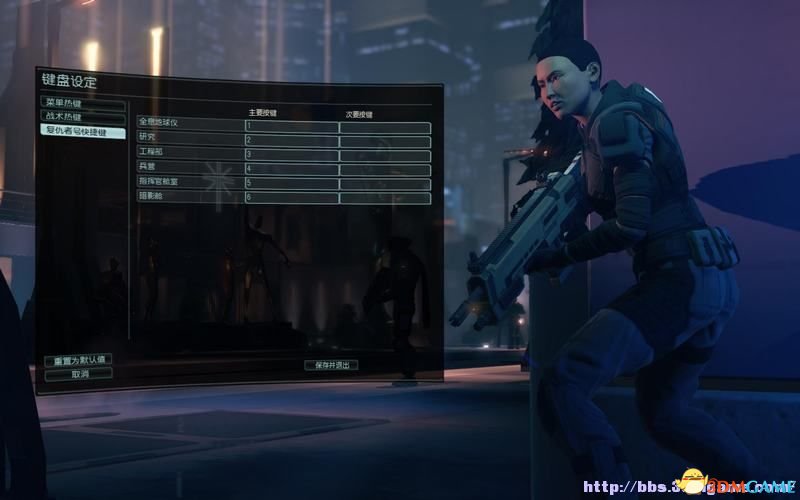Select the secondary key box for 工程部
800x500 pixels.
coord(385,155)
